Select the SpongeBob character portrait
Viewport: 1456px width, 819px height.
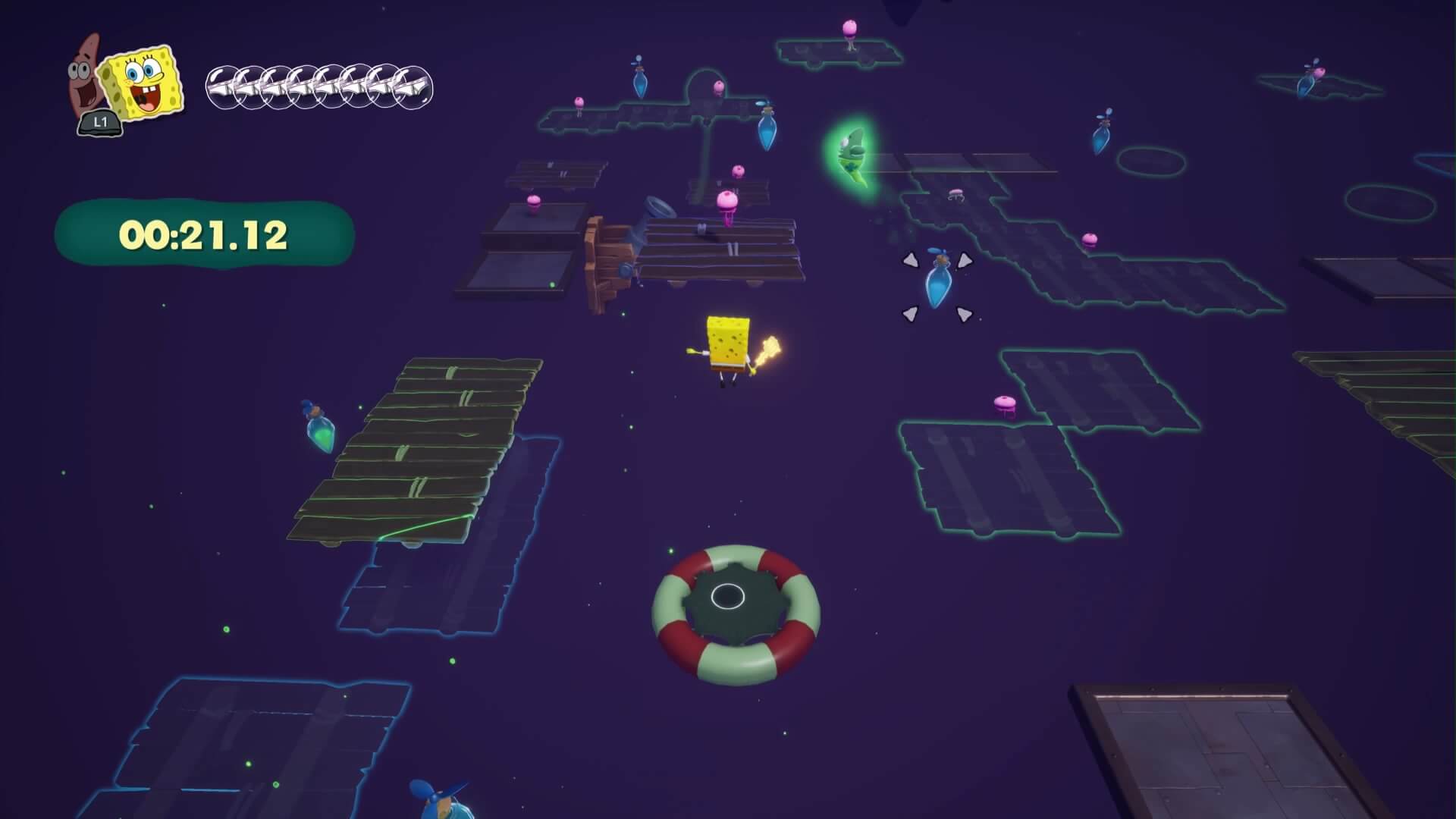pos(144,82)
